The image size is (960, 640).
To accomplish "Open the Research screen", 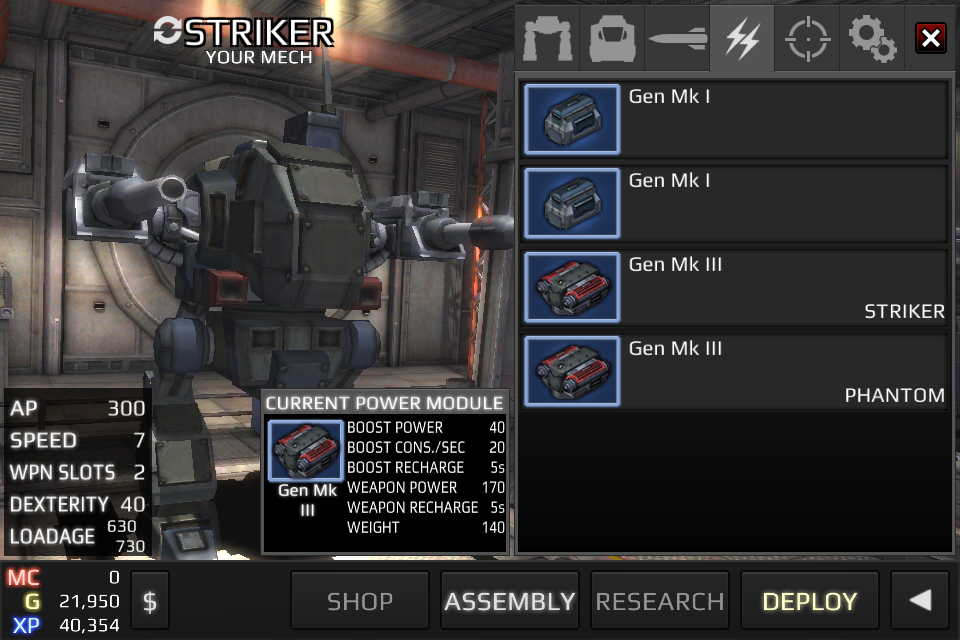I will (660, 601).
